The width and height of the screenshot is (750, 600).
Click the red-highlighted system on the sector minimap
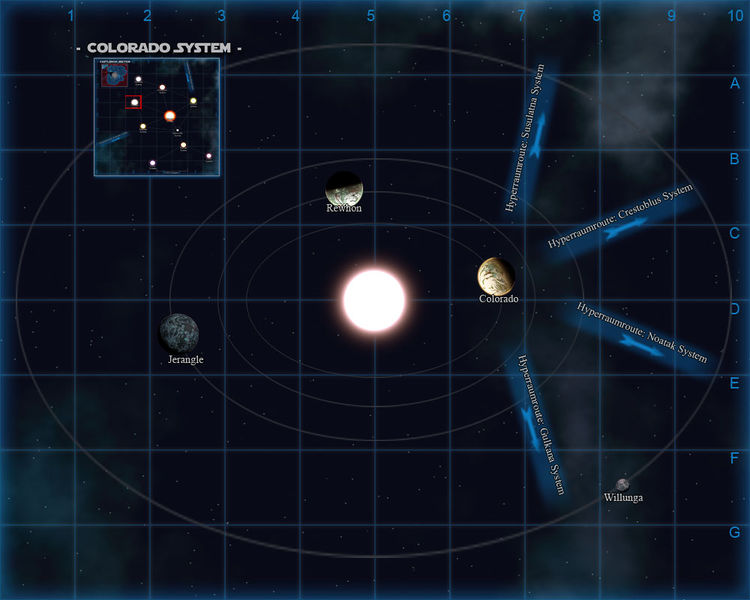(133, 102)
